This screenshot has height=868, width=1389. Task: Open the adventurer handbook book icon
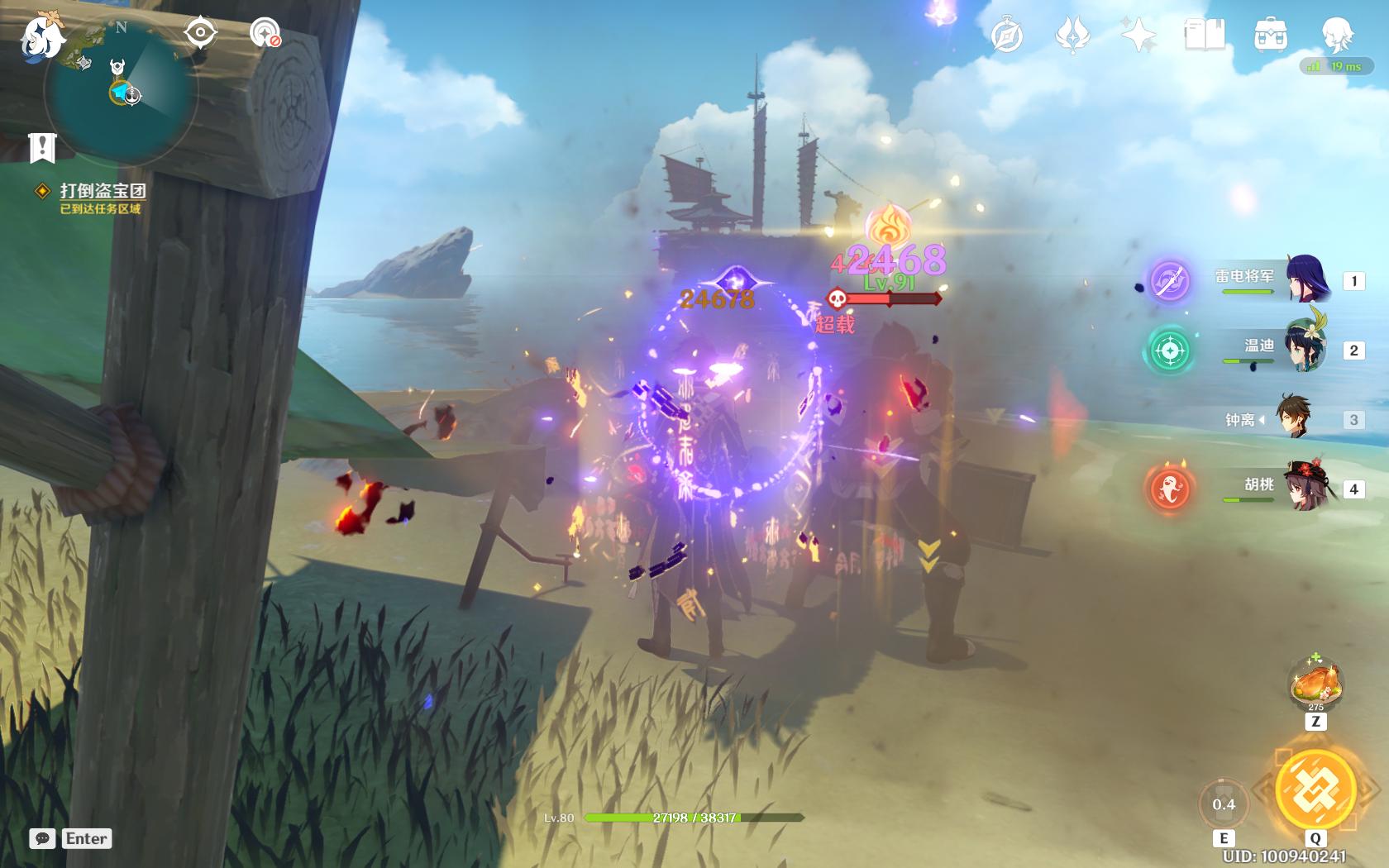1204,36
